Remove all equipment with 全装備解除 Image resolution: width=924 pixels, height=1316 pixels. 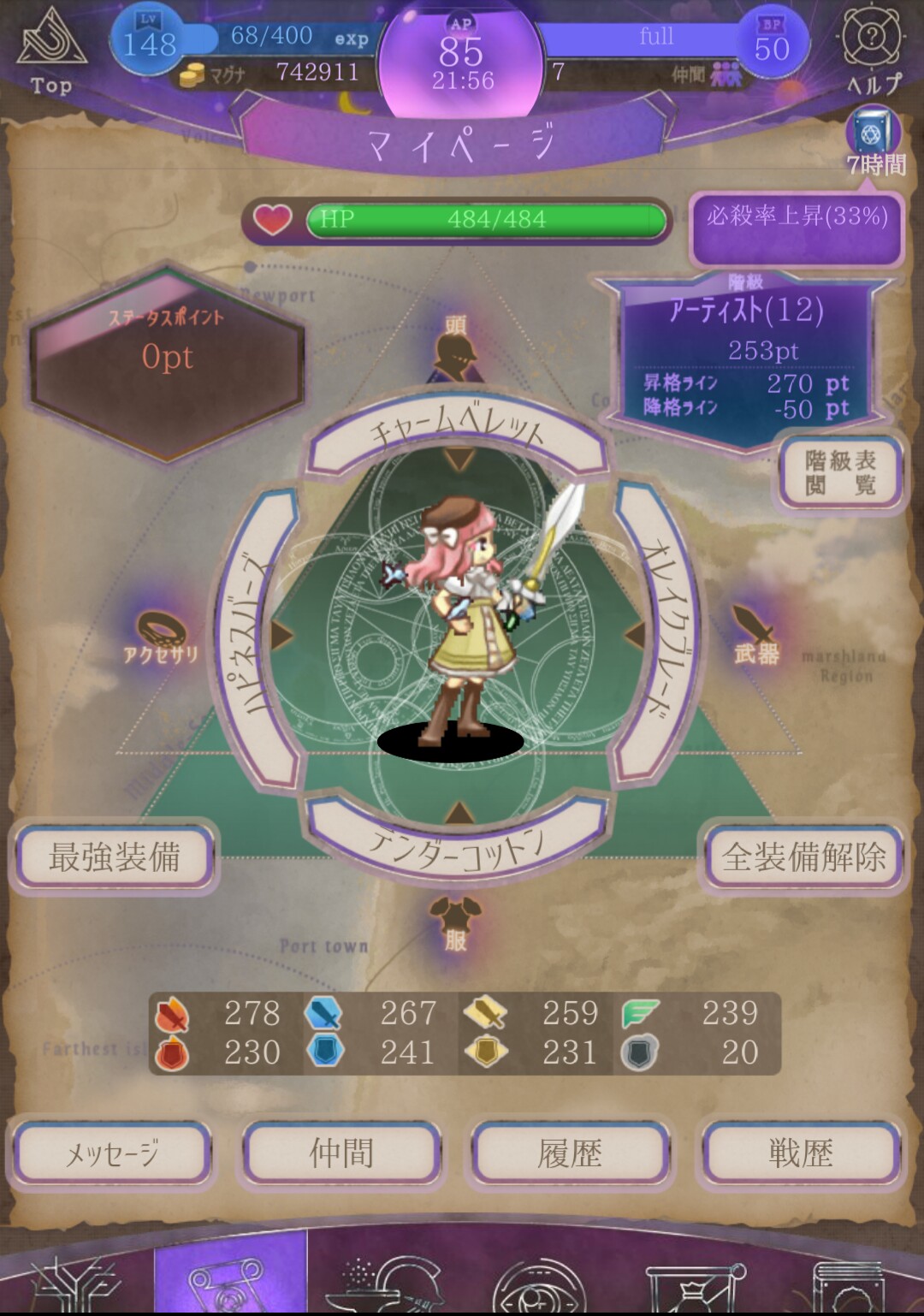pos(803,857)
